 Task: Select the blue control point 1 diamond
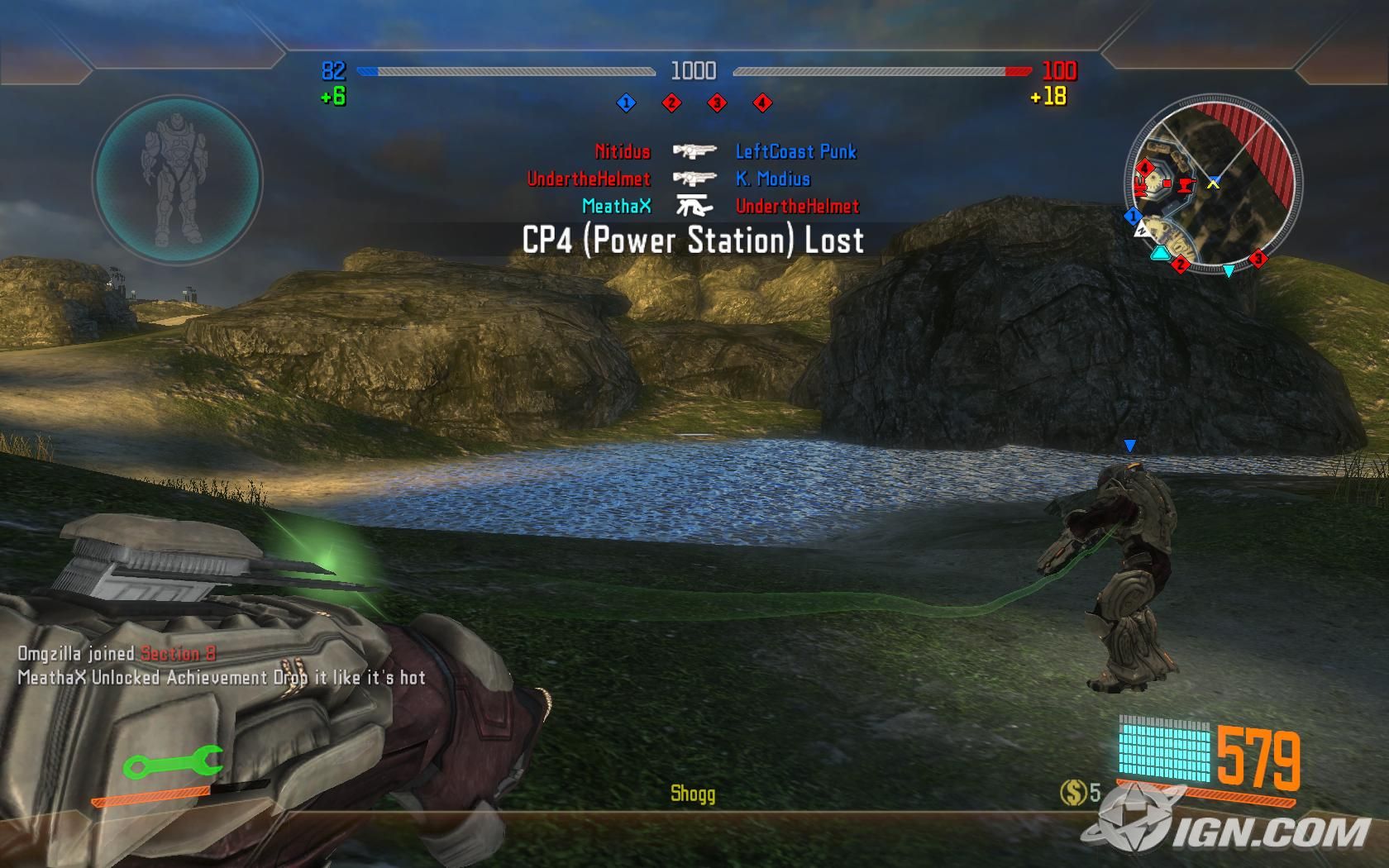[x=626, y=103]
